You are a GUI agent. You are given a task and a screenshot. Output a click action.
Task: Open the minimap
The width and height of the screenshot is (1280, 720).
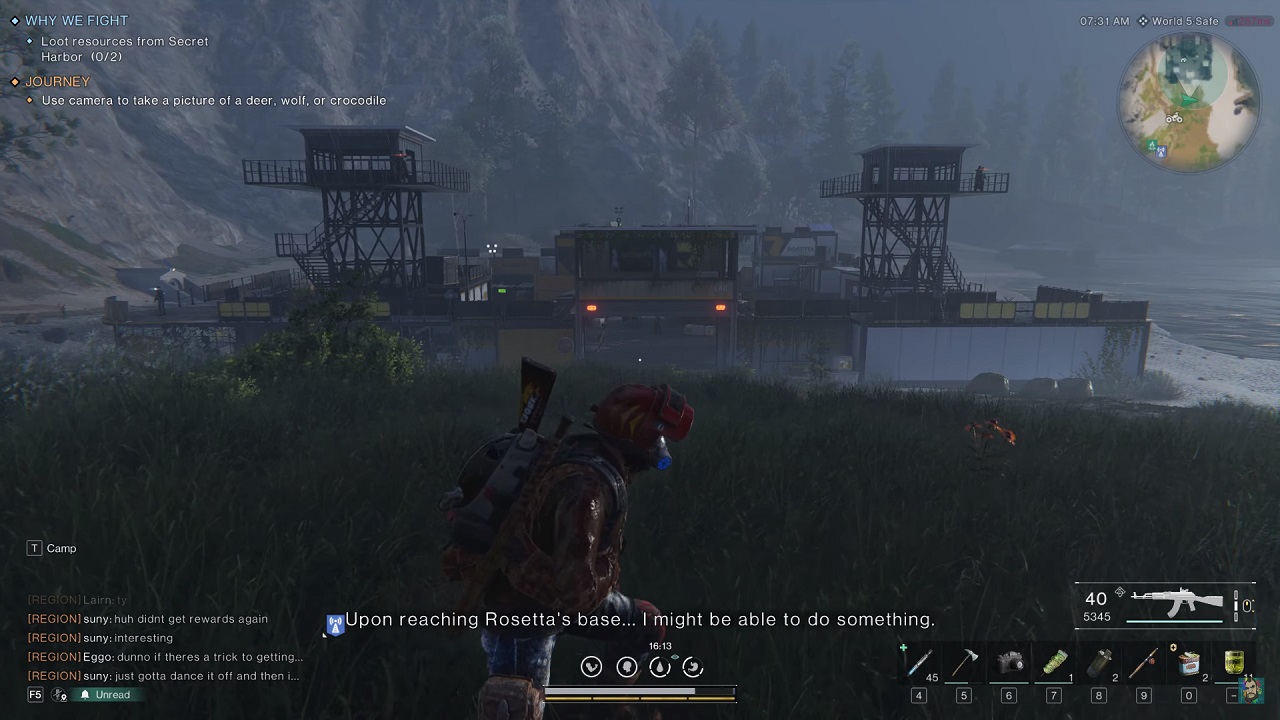[x=1189, y=101]
